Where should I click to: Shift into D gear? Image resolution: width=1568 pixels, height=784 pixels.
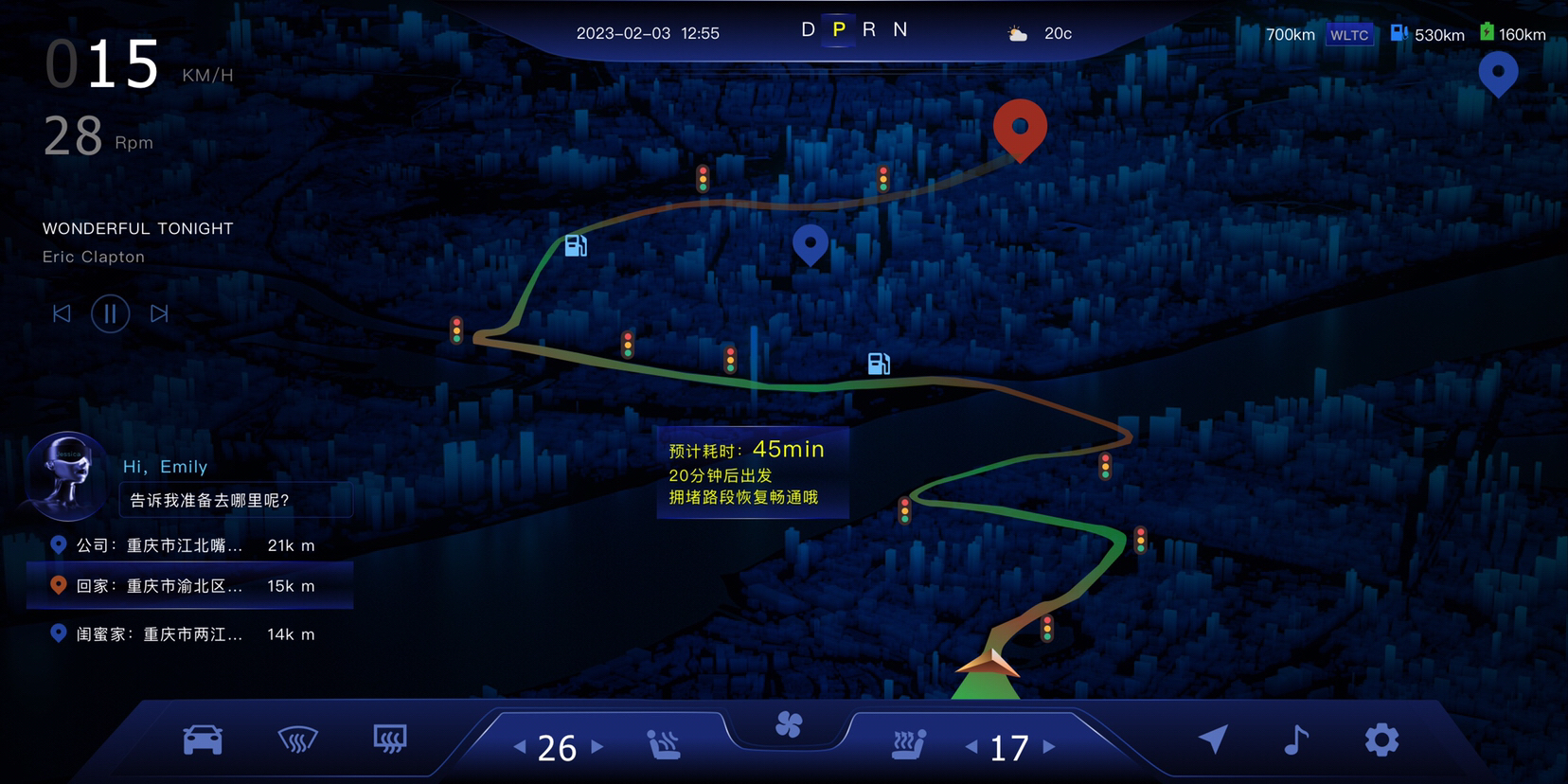[x=808, y=30]
